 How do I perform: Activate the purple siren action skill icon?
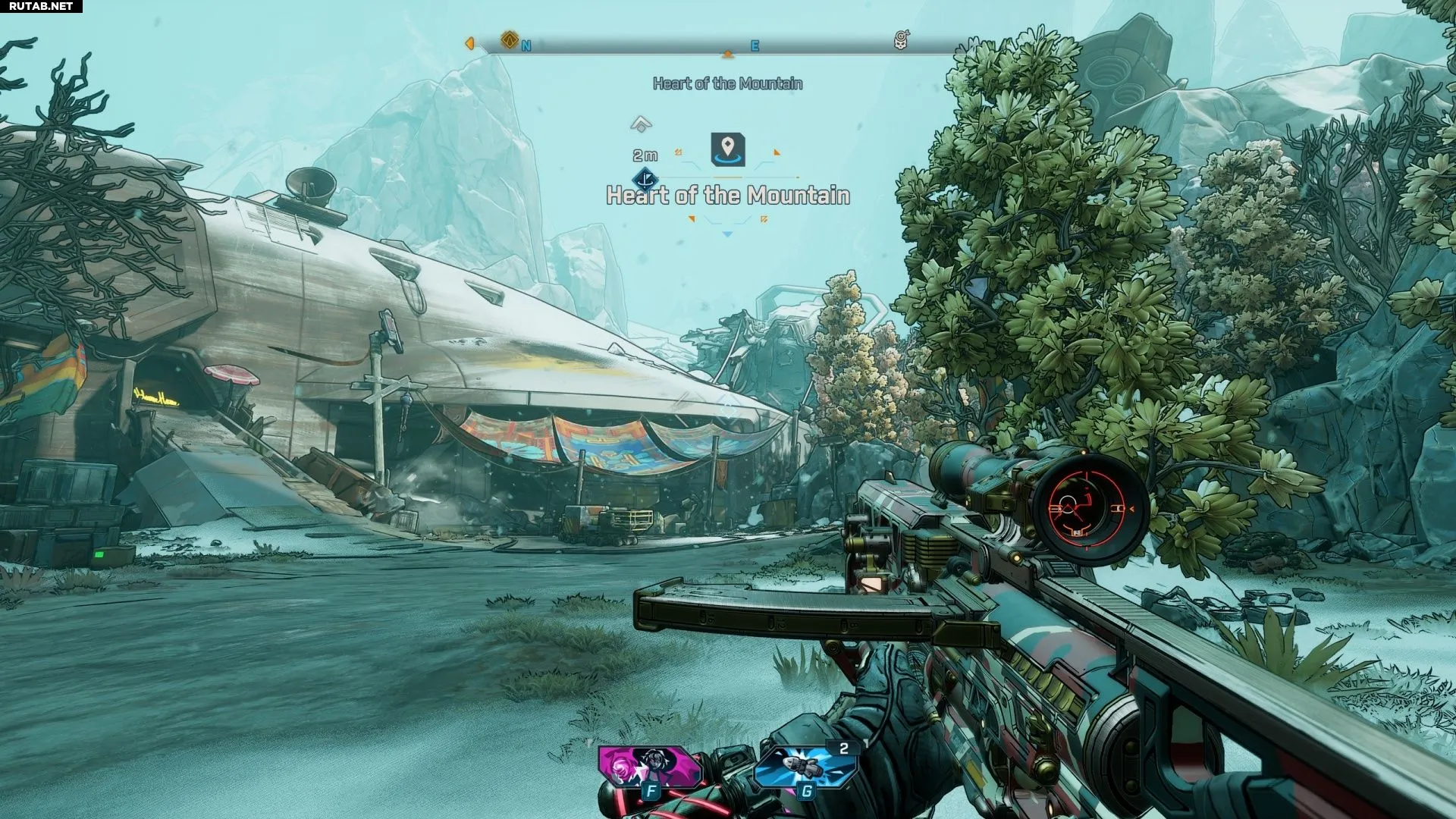[649, 766]
